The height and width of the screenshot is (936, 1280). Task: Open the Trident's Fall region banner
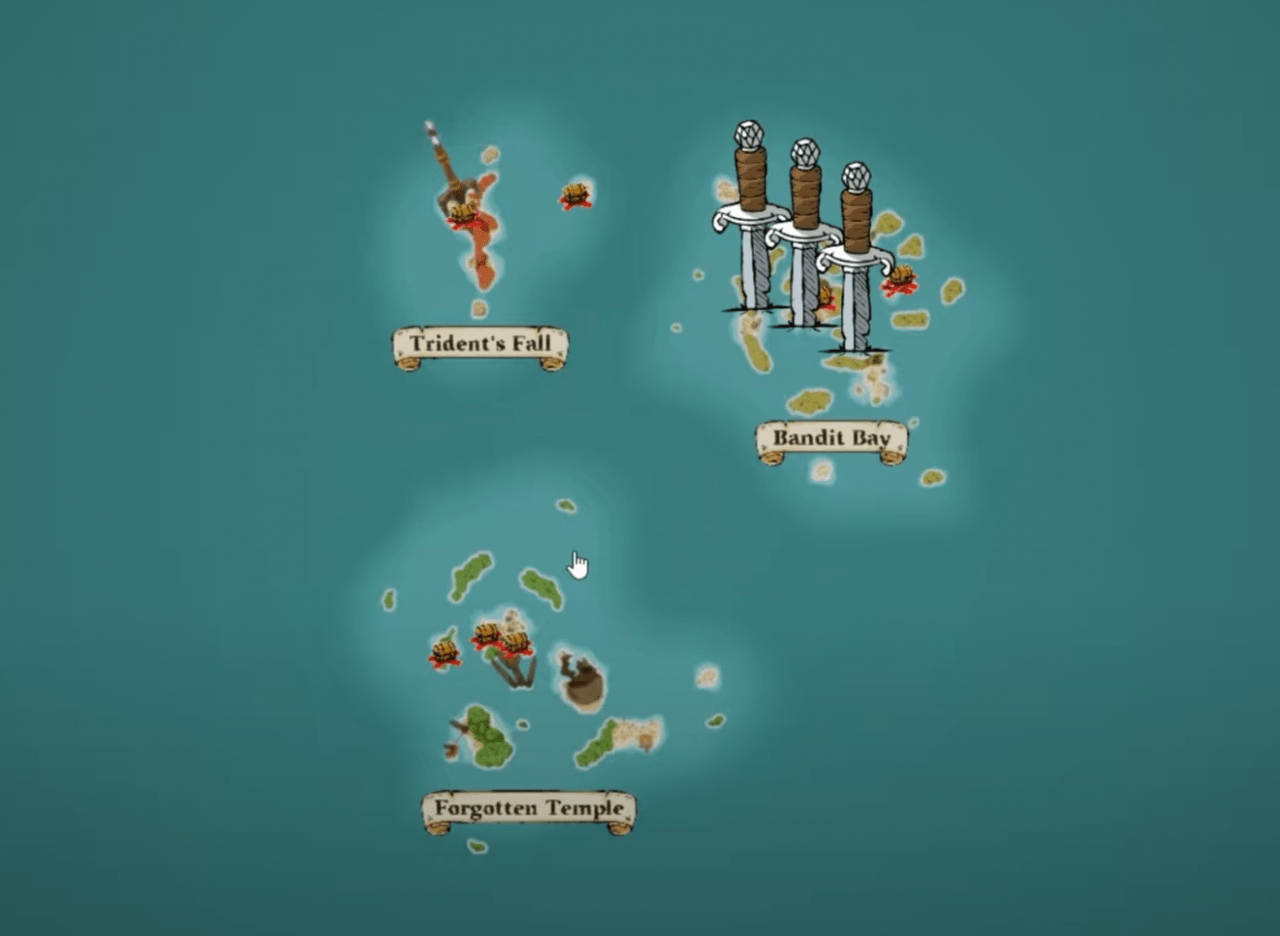coord(480,345)
